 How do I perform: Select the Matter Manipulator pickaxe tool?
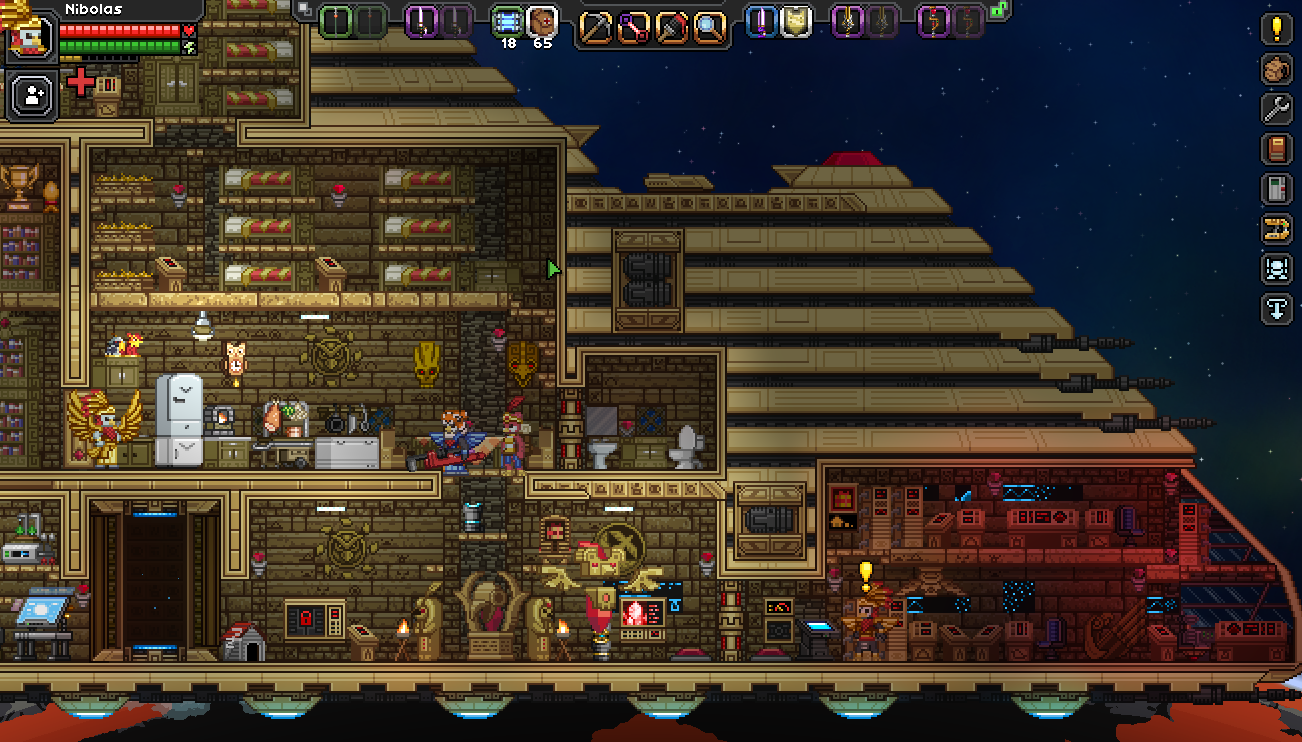tap(597, 25)
